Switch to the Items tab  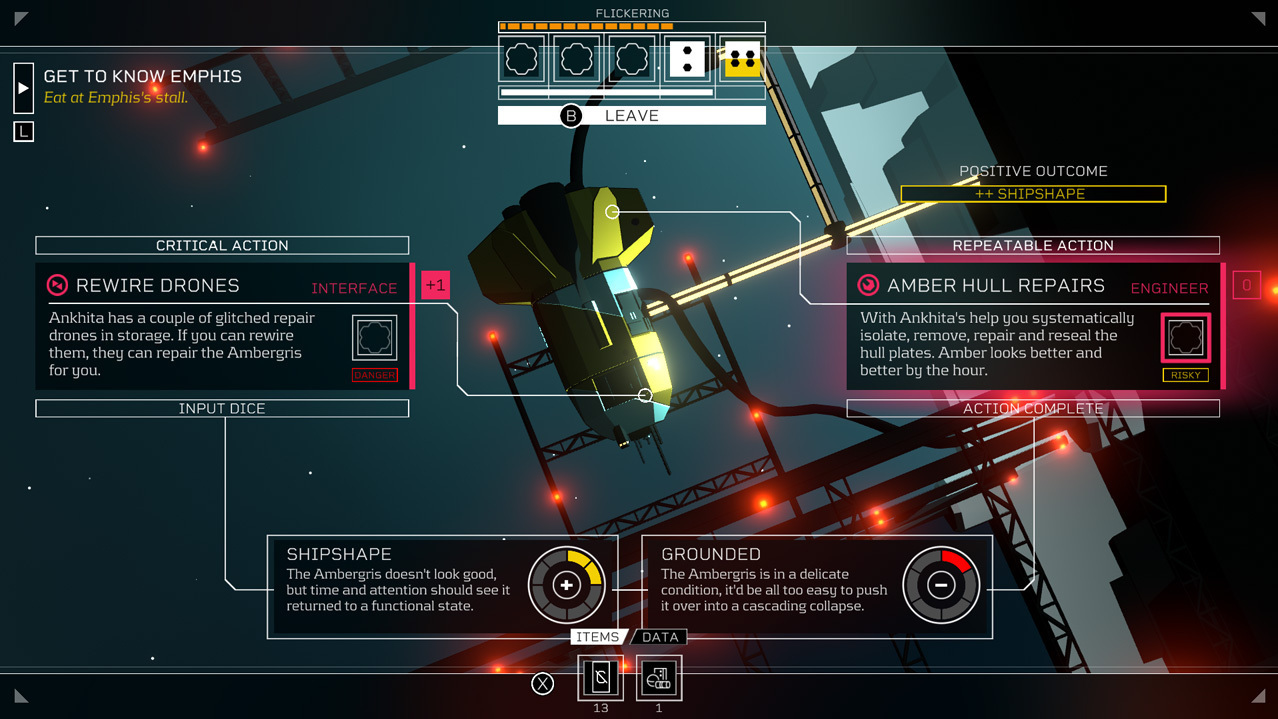coord(597,637)
